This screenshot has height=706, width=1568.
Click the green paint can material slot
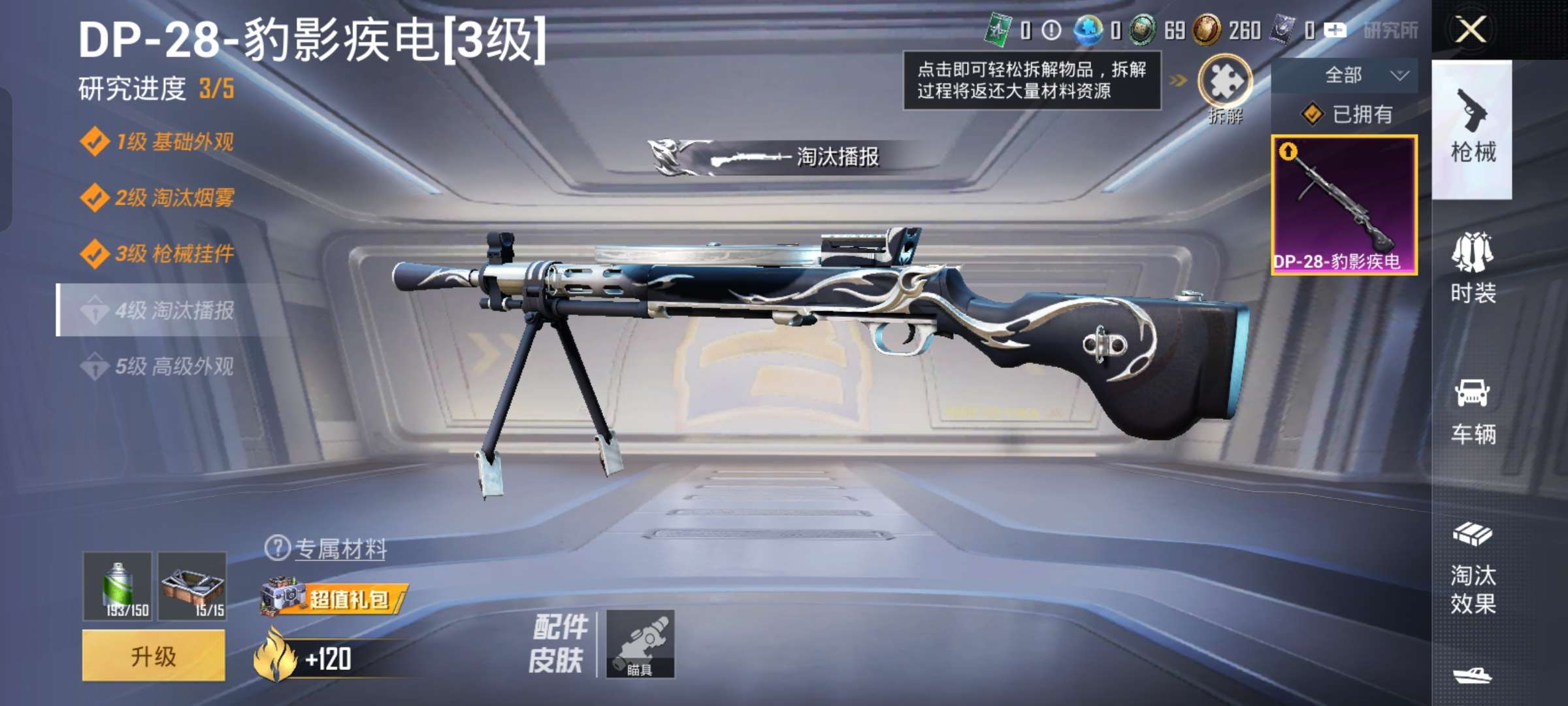(118, 586)
